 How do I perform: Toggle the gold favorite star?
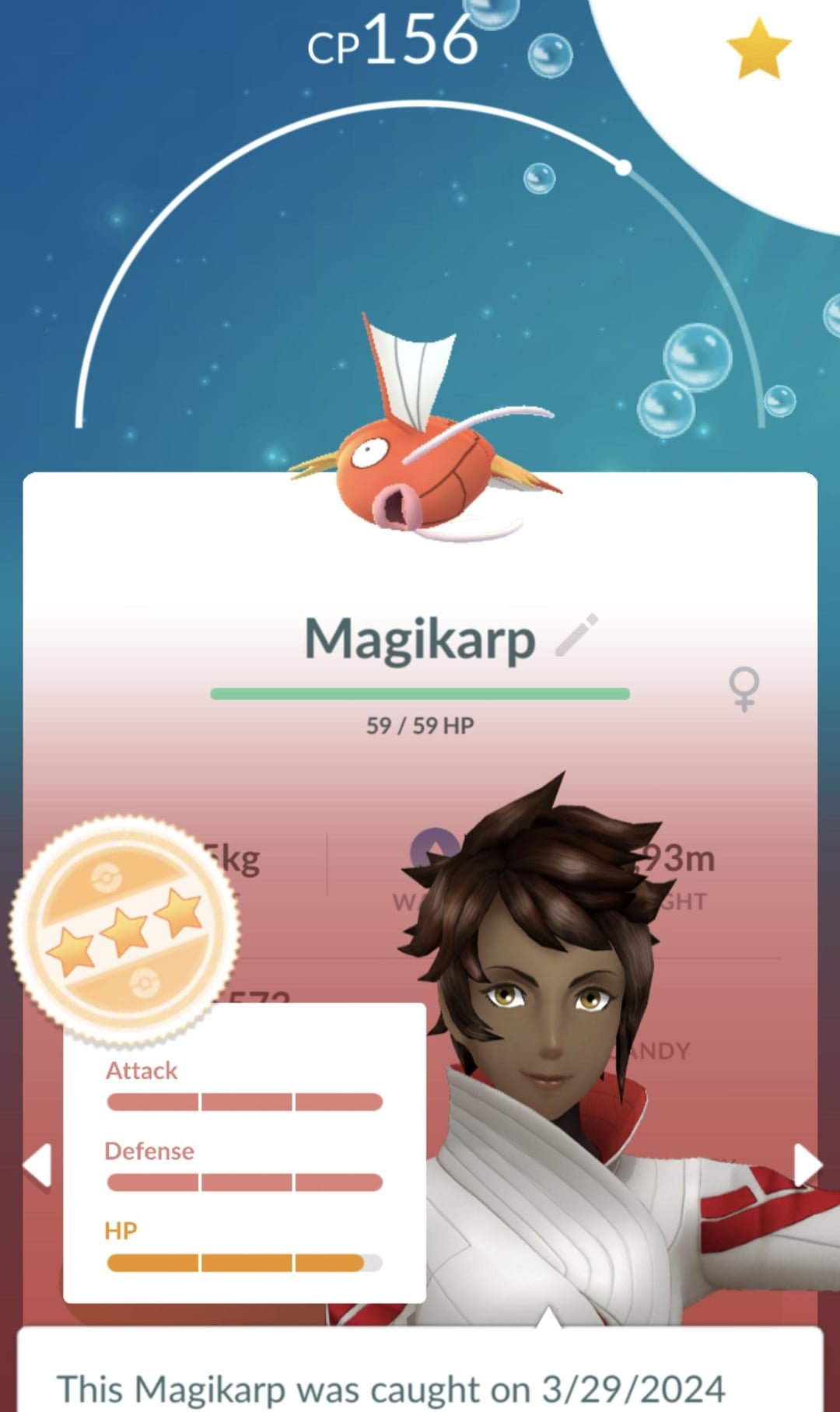pos(758,50)
